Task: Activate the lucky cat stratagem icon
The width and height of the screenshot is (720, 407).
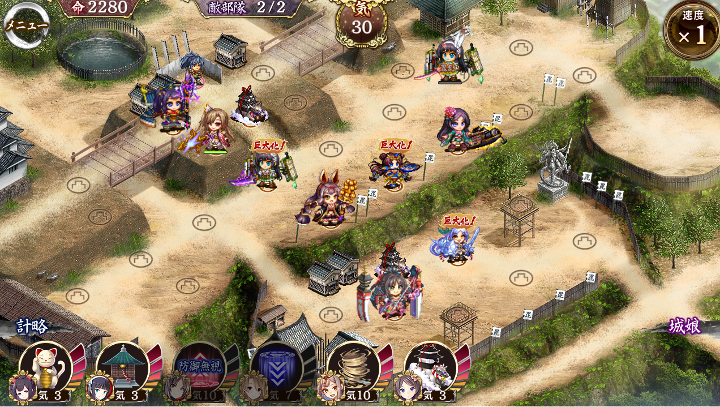Action: coord(45,366)
